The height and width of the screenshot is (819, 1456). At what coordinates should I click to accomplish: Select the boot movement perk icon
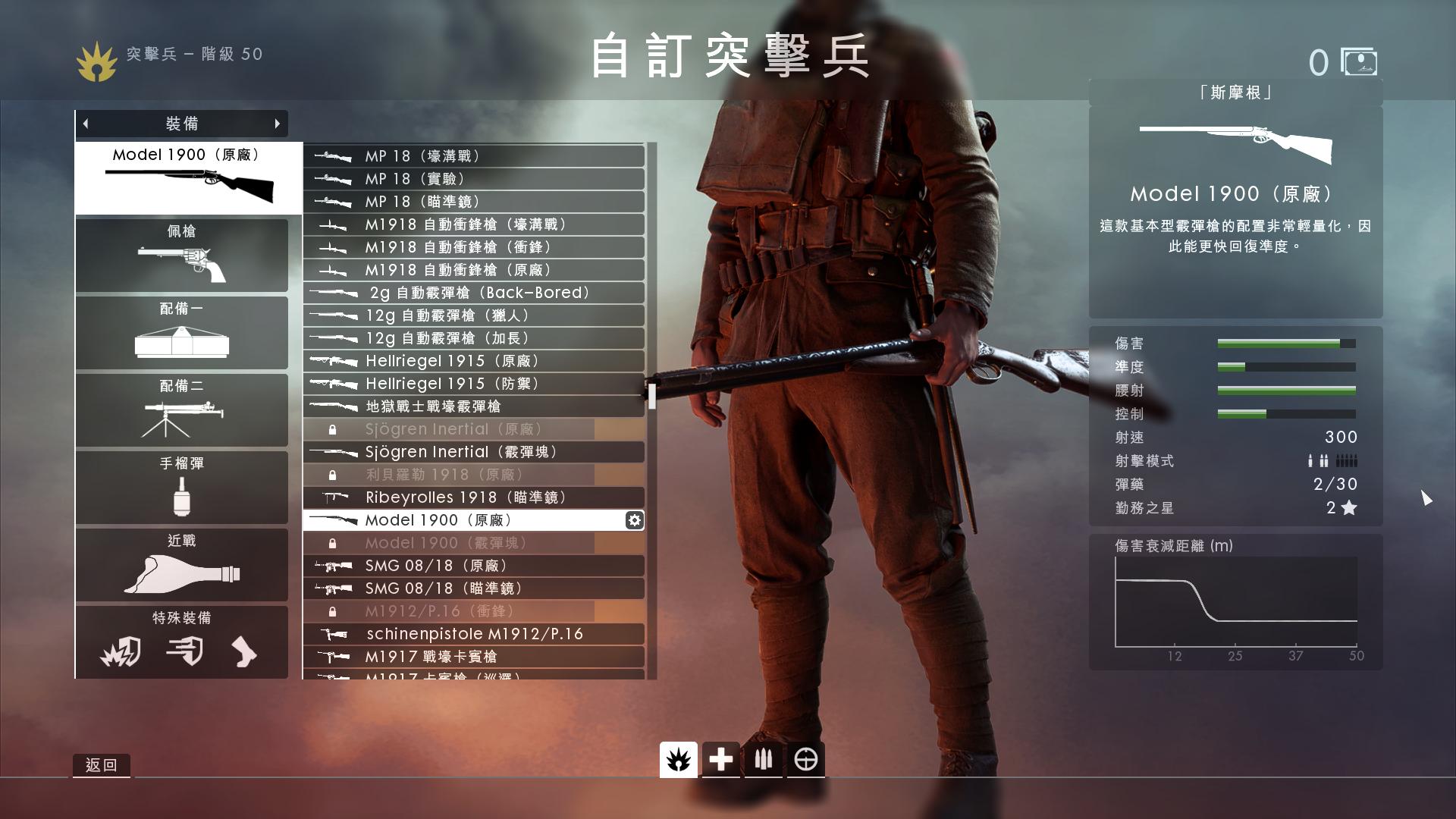click(x=244, y=652)
